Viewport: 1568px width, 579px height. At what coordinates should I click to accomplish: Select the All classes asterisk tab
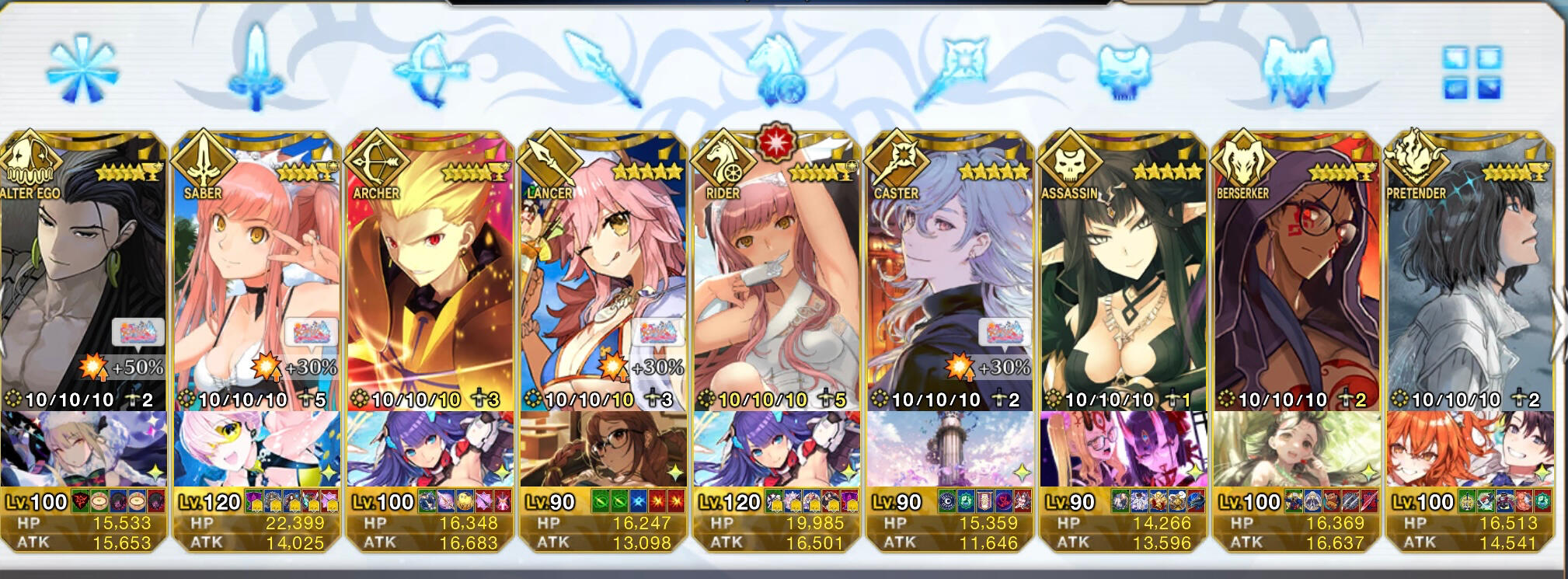pyautogui.click(x=82, y=72)
